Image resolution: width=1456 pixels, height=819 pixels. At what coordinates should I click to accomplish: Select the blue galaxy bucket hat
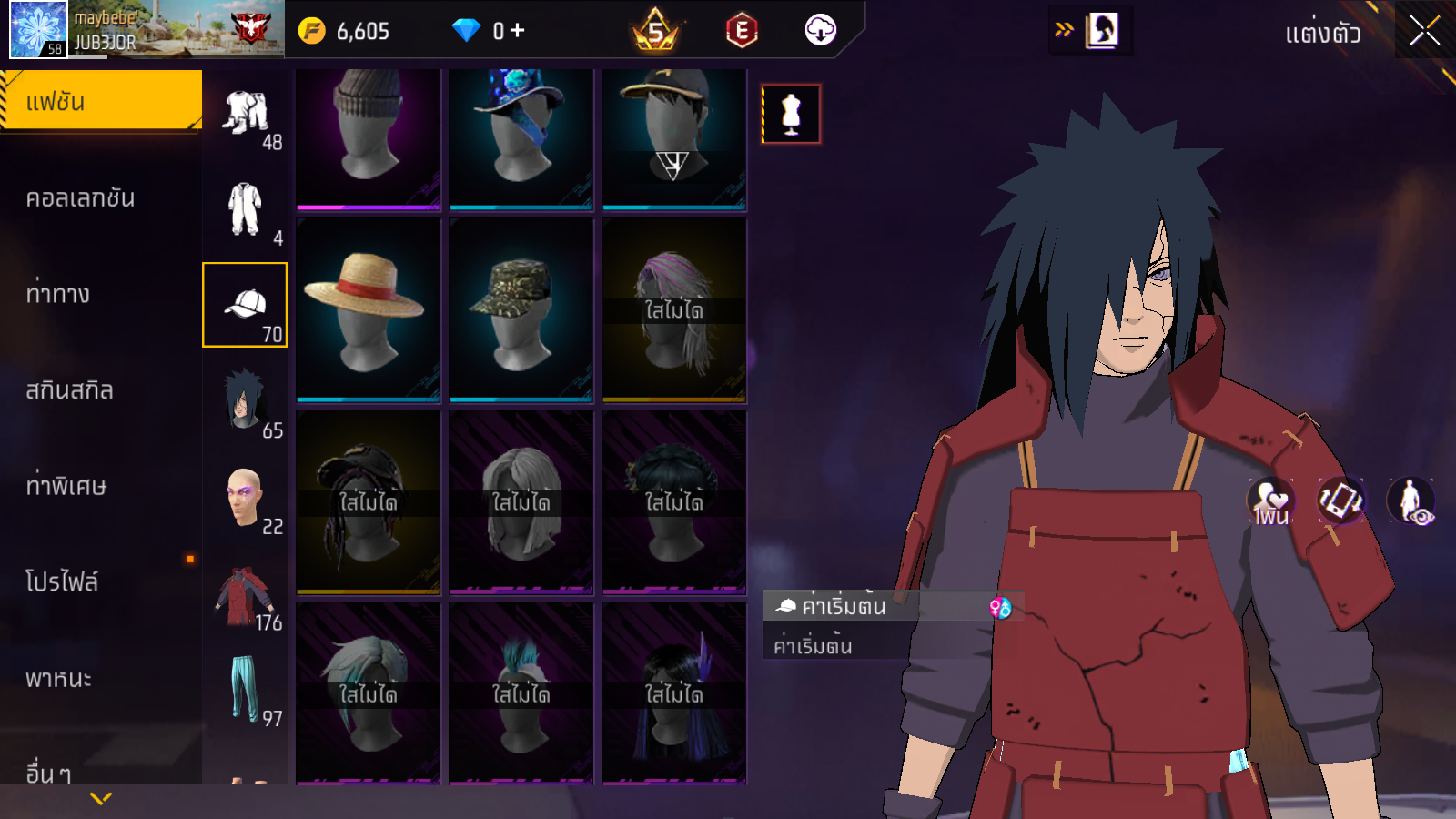click(521, 136)
